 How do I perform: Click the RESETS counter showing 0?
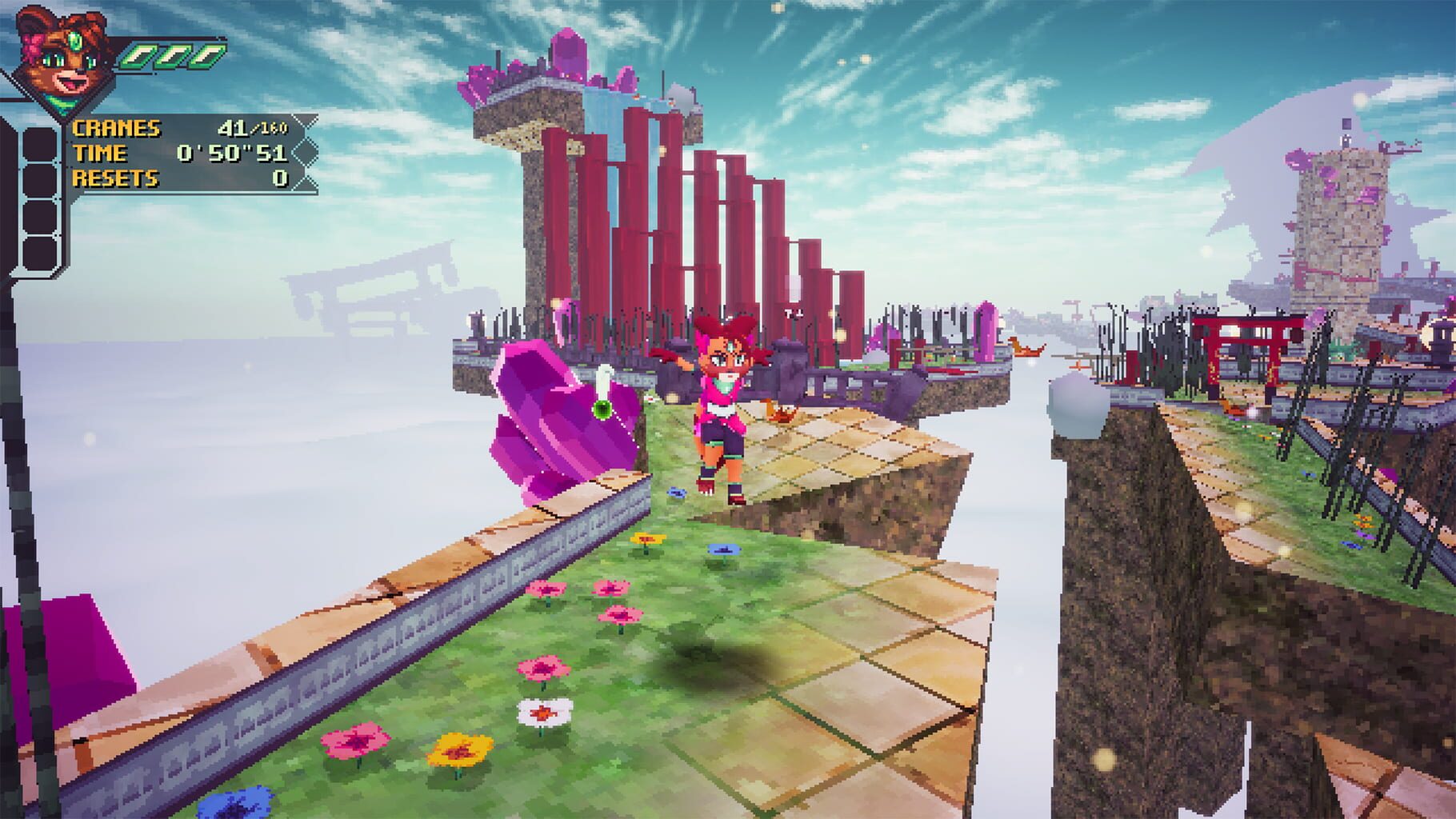coord(280,177)
